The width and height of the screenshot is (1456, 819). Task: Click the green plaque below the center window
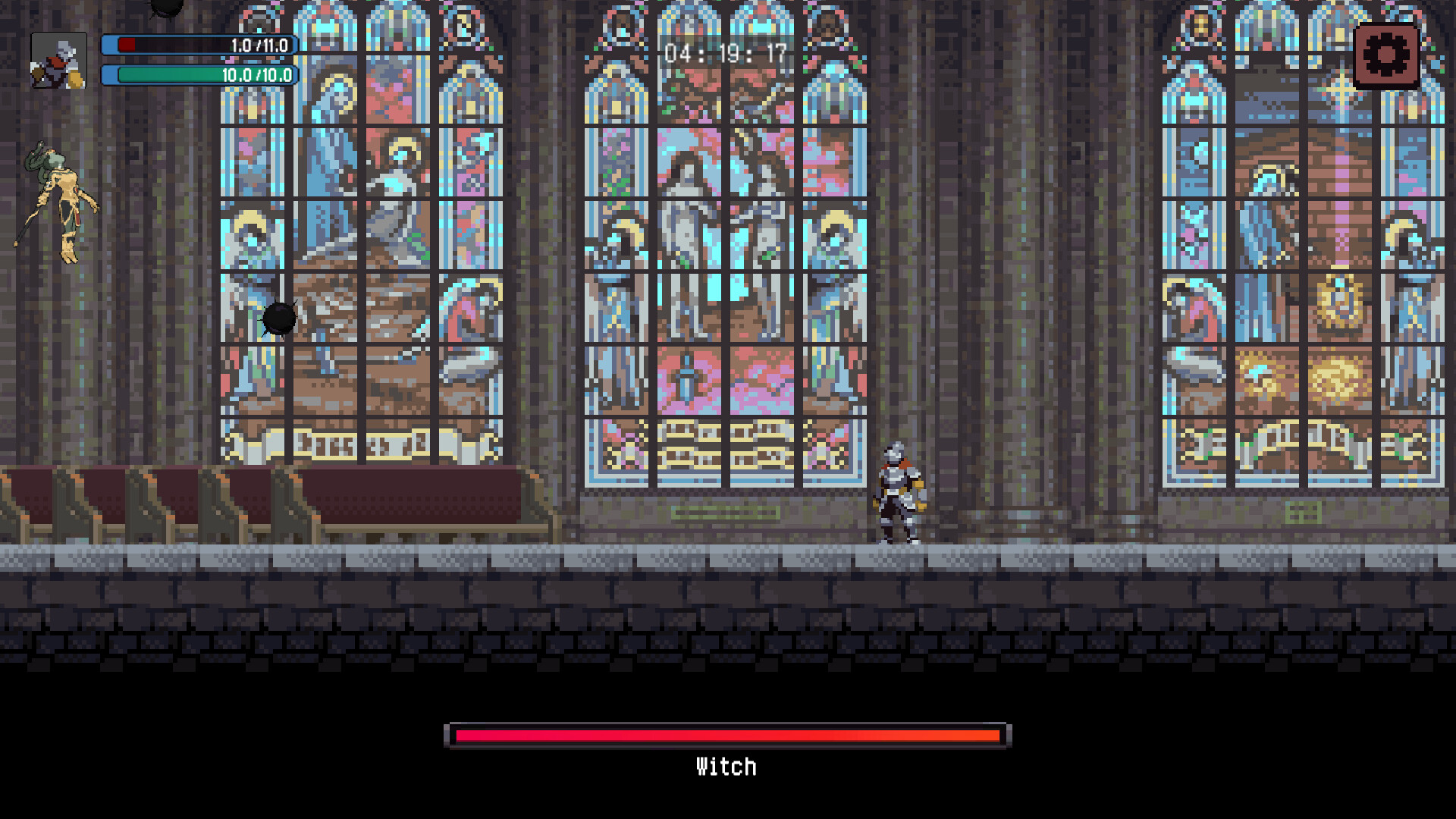pyautogui.click(x=726, y=511)
